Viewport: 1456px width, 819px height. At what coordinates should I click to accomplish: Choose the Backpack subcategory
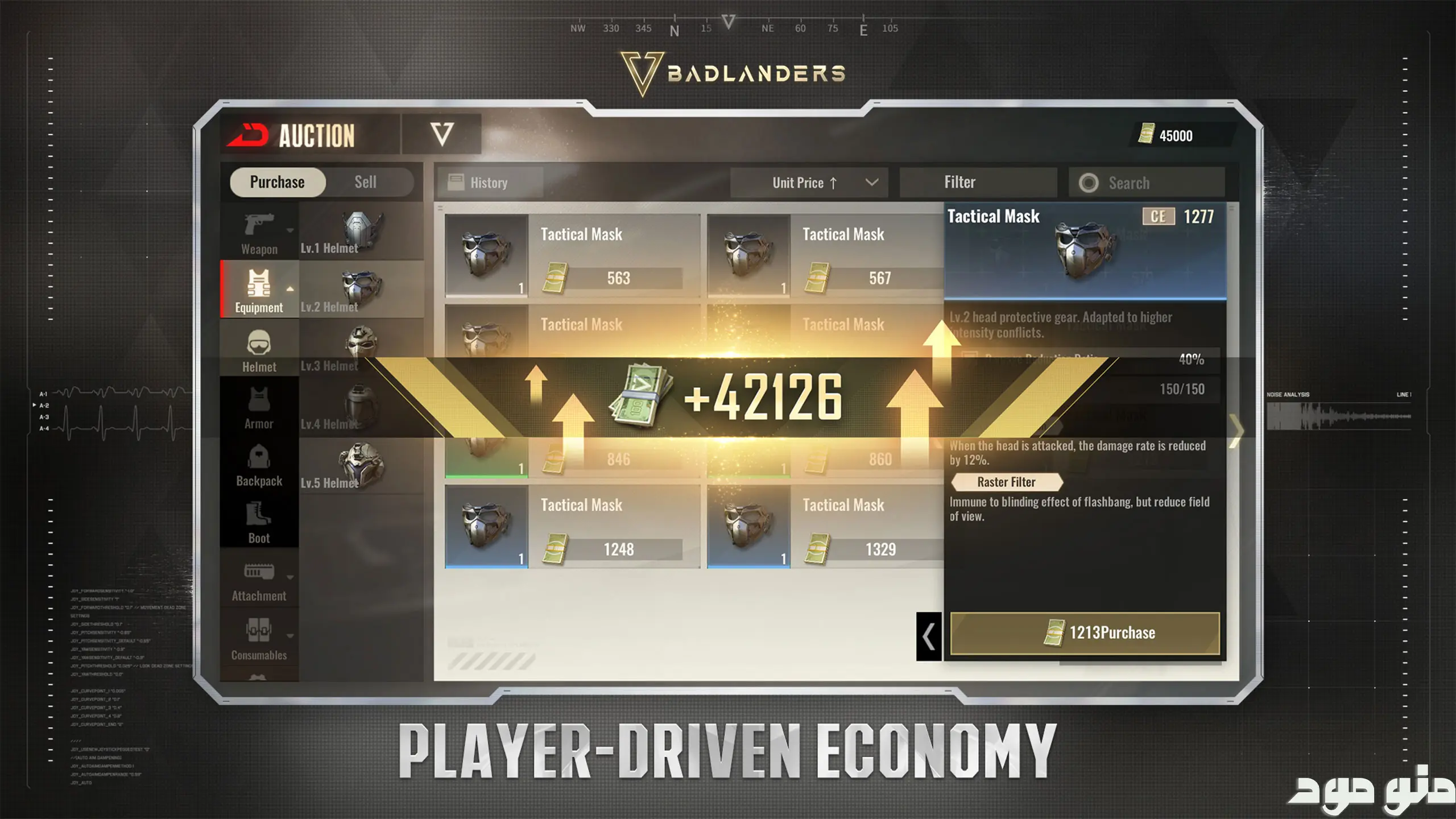click(x=259, y=465)
